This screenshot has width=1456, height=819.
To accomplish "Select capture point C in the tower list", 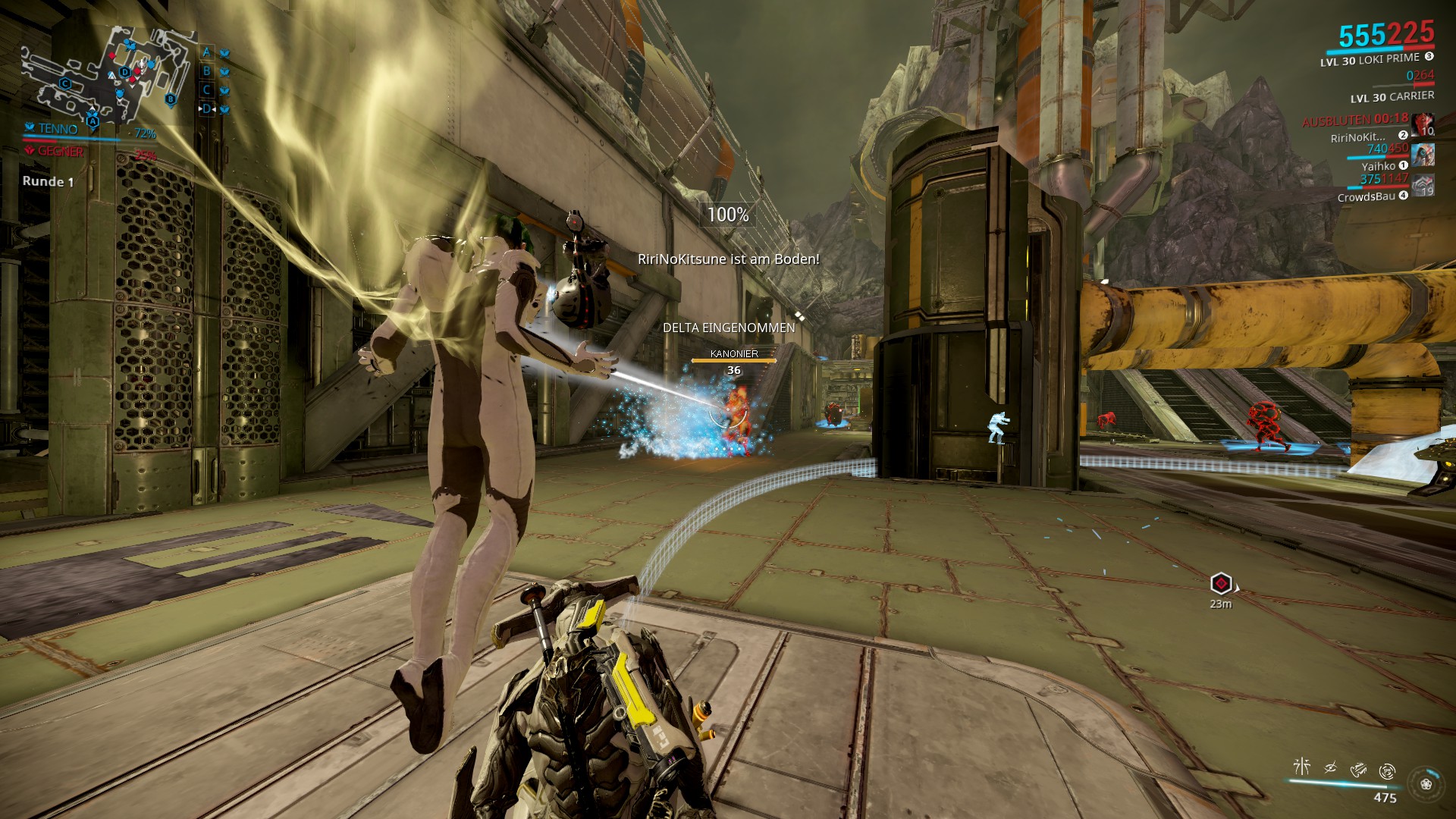I will tap(206, 89).
